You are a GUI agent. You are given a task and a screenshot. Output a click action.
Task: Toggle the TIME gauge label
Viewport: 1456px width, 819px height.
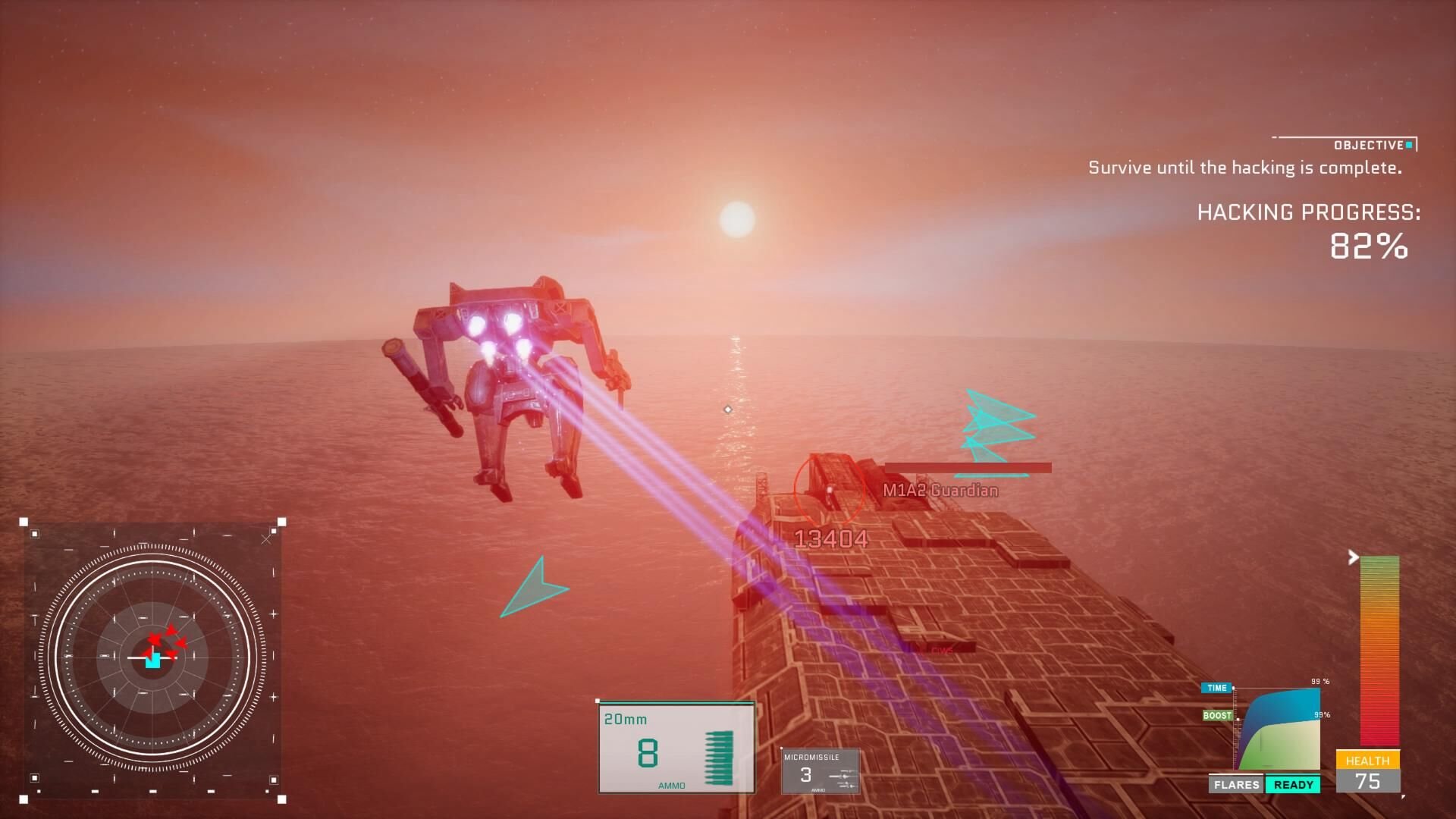point(1216,688)
